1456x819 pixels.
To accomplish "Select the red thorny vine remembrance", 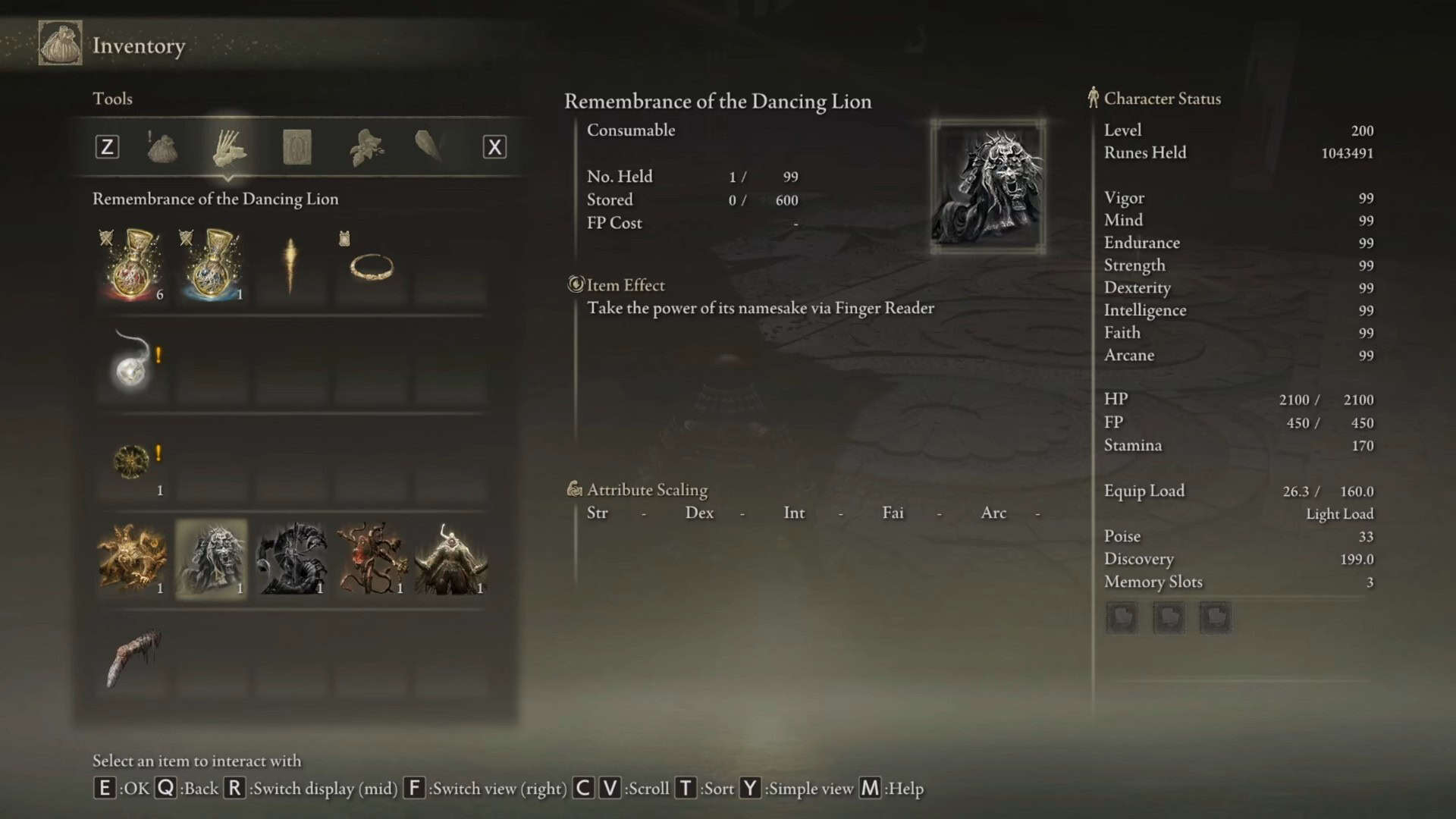I will point(372,559).
